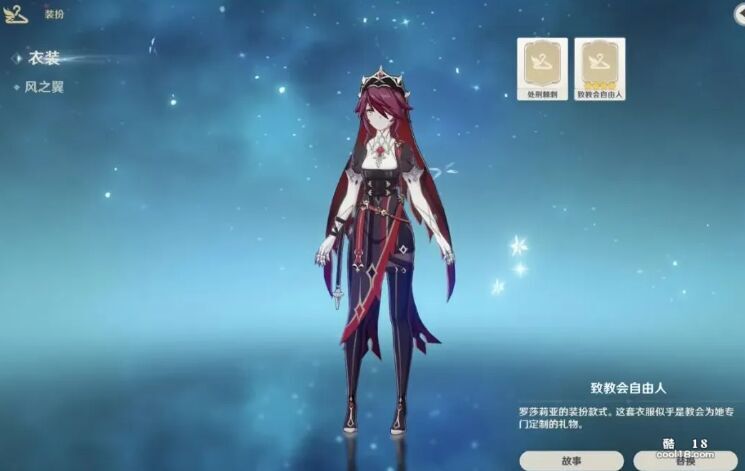Click the 装扮 hanger icon

[17, 16]
